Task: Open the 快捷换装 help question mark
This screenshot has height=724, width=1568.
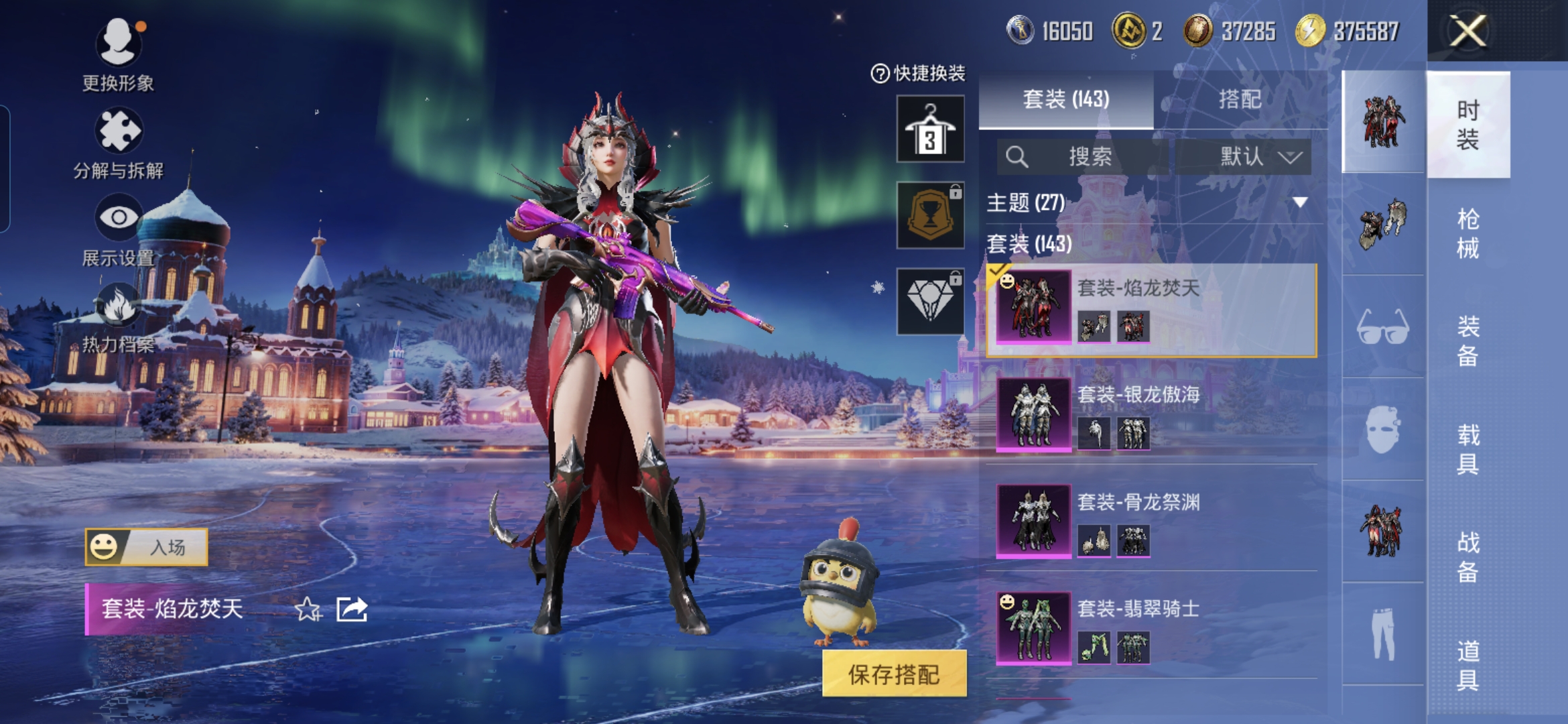Action: pos(879,73)
